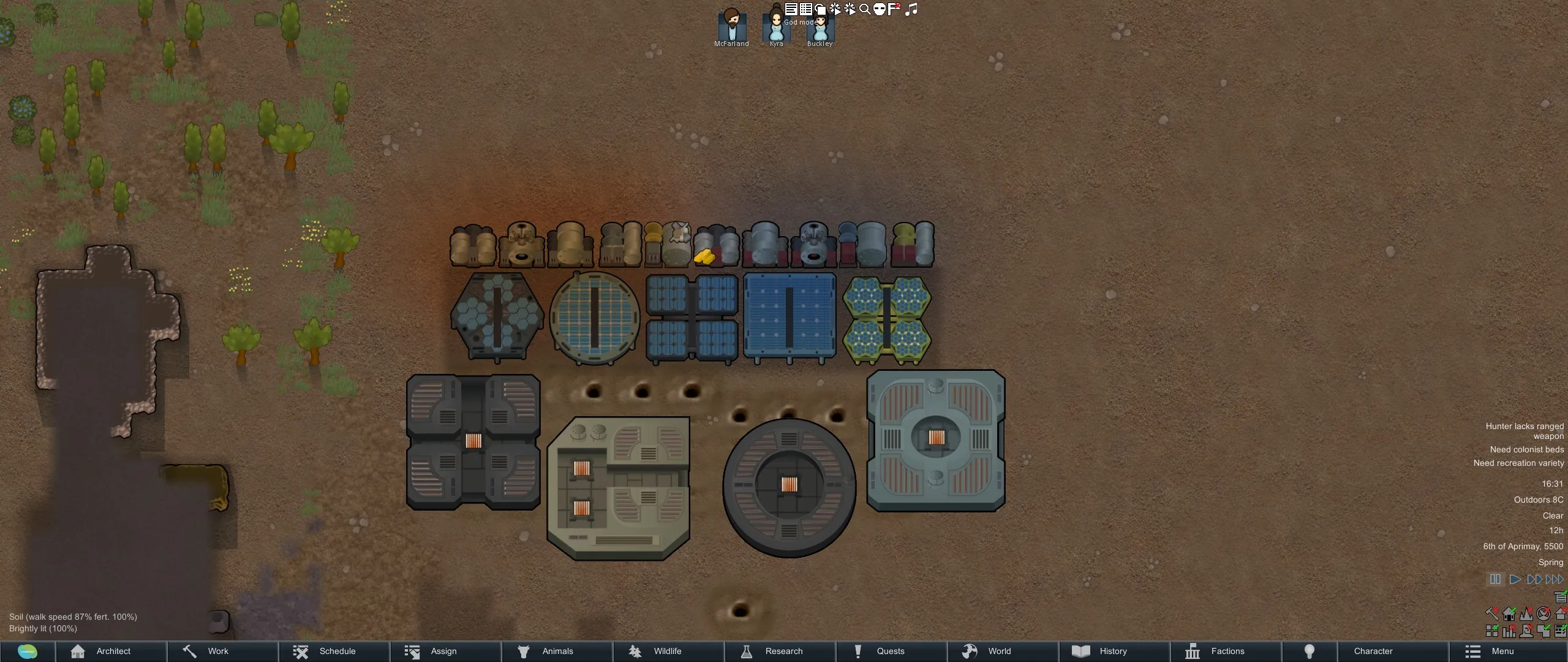Image resolution: width=1568 pixels, height=662 pixels.
Task: Show the Animals tab
Action: click(x=557, y=651)
